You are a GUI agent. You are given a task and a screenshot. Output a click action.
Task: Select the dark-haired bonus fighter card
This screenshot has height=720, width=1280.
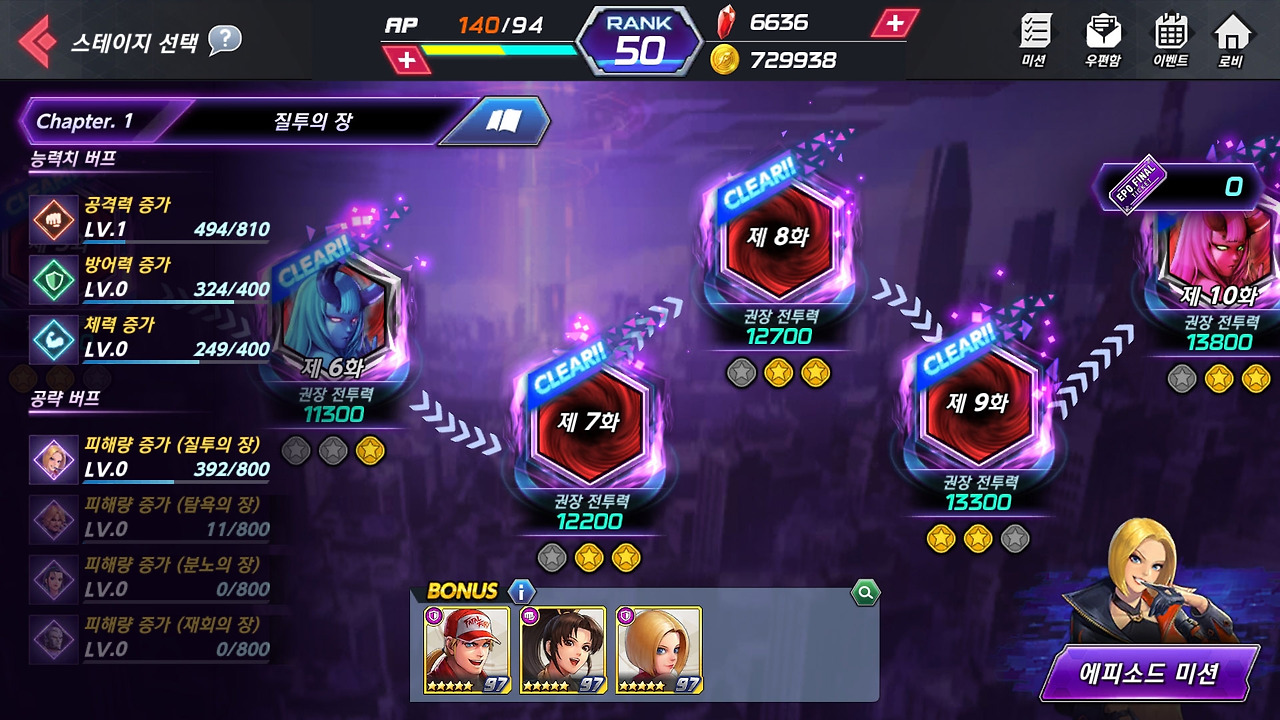coord(563,650)
